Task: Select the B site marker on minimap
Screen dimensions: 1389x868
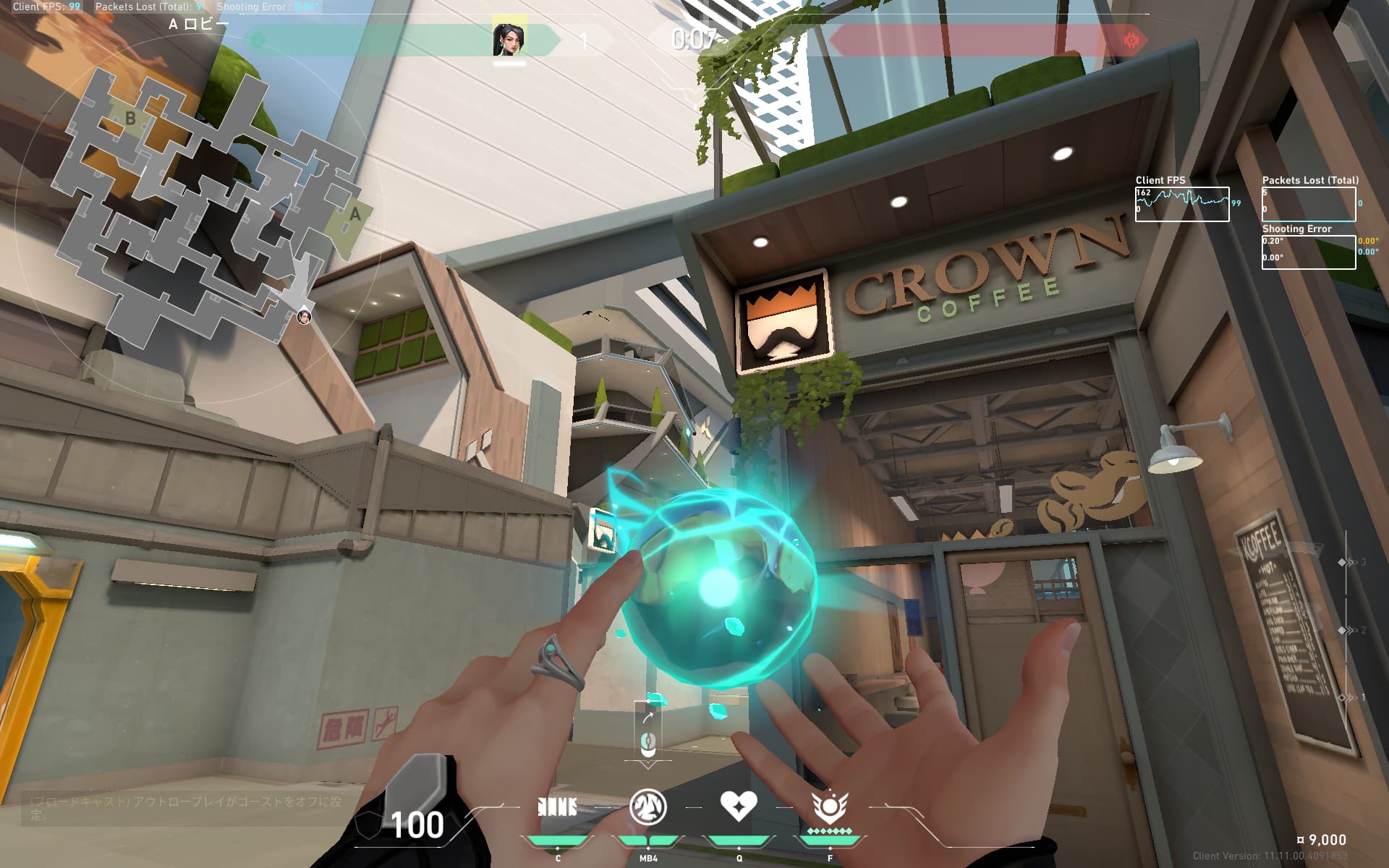Action: [x=130, y=118]
